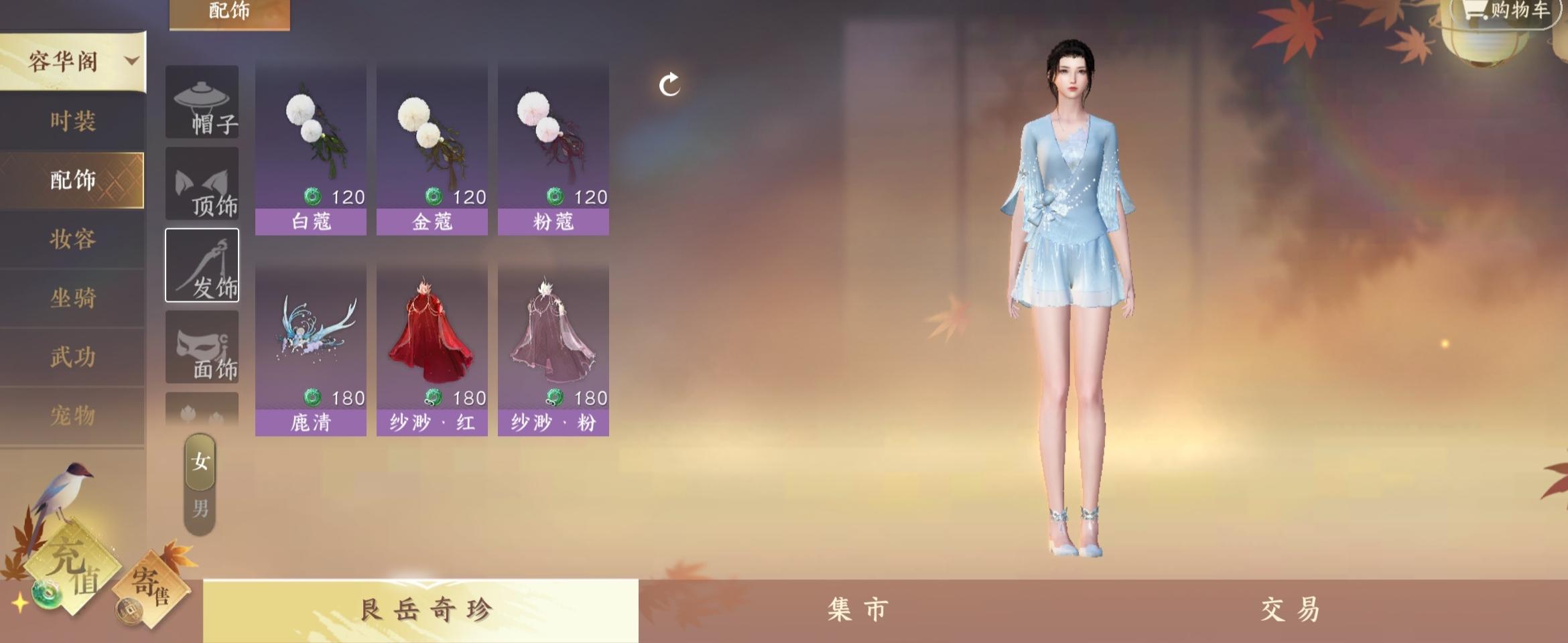Open the 时装 fashion menu entry
The image size is (1568, 643).
click(74, 123)
